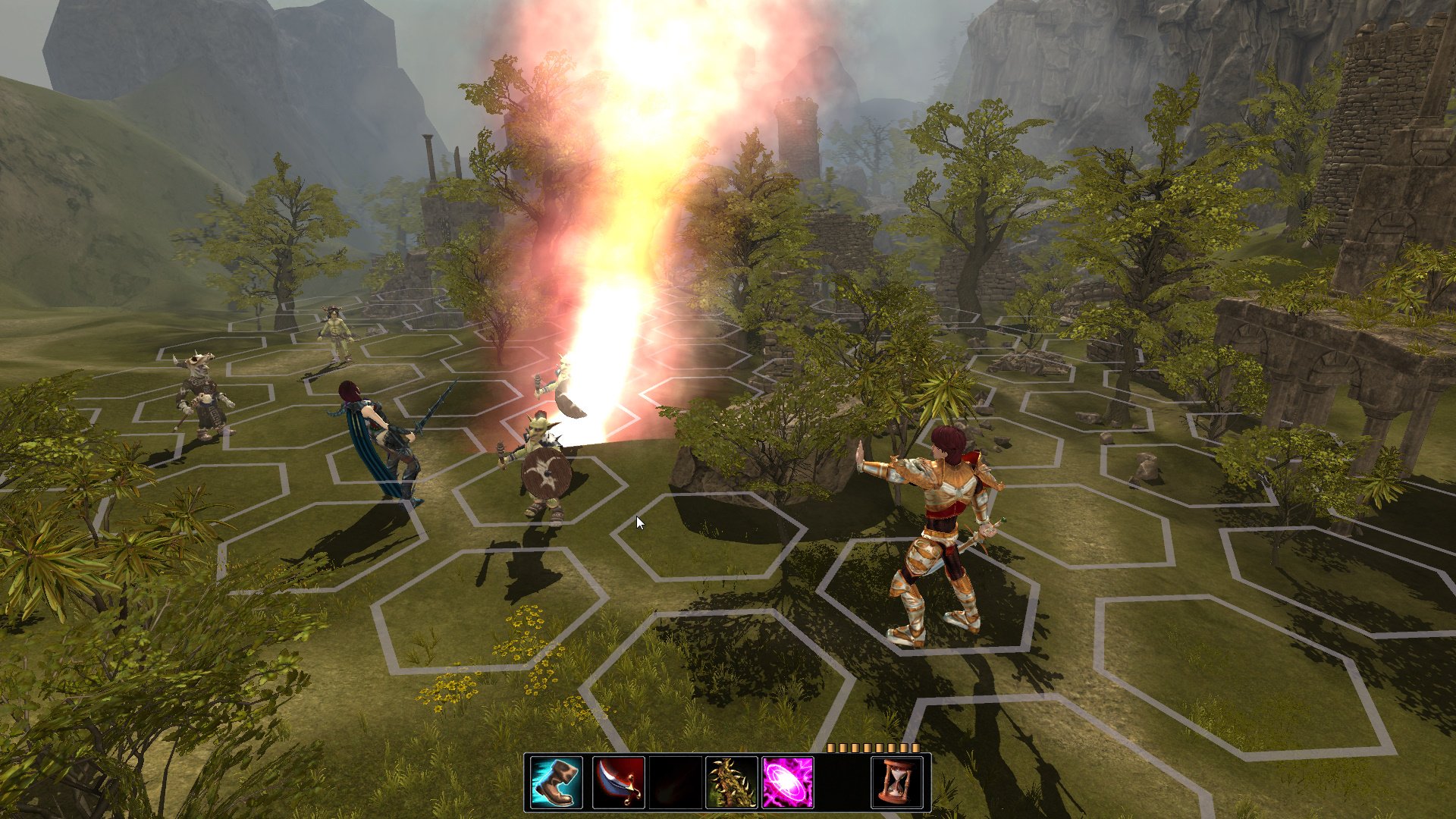Click the hourglass end turn button

[896, 782]
